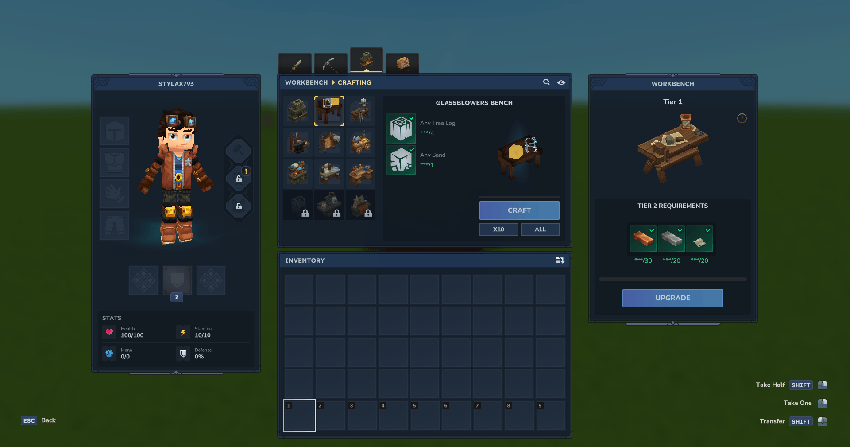Select the helmet equipment slot
Viewport: 850px width, 447px height.
point(114,131)
